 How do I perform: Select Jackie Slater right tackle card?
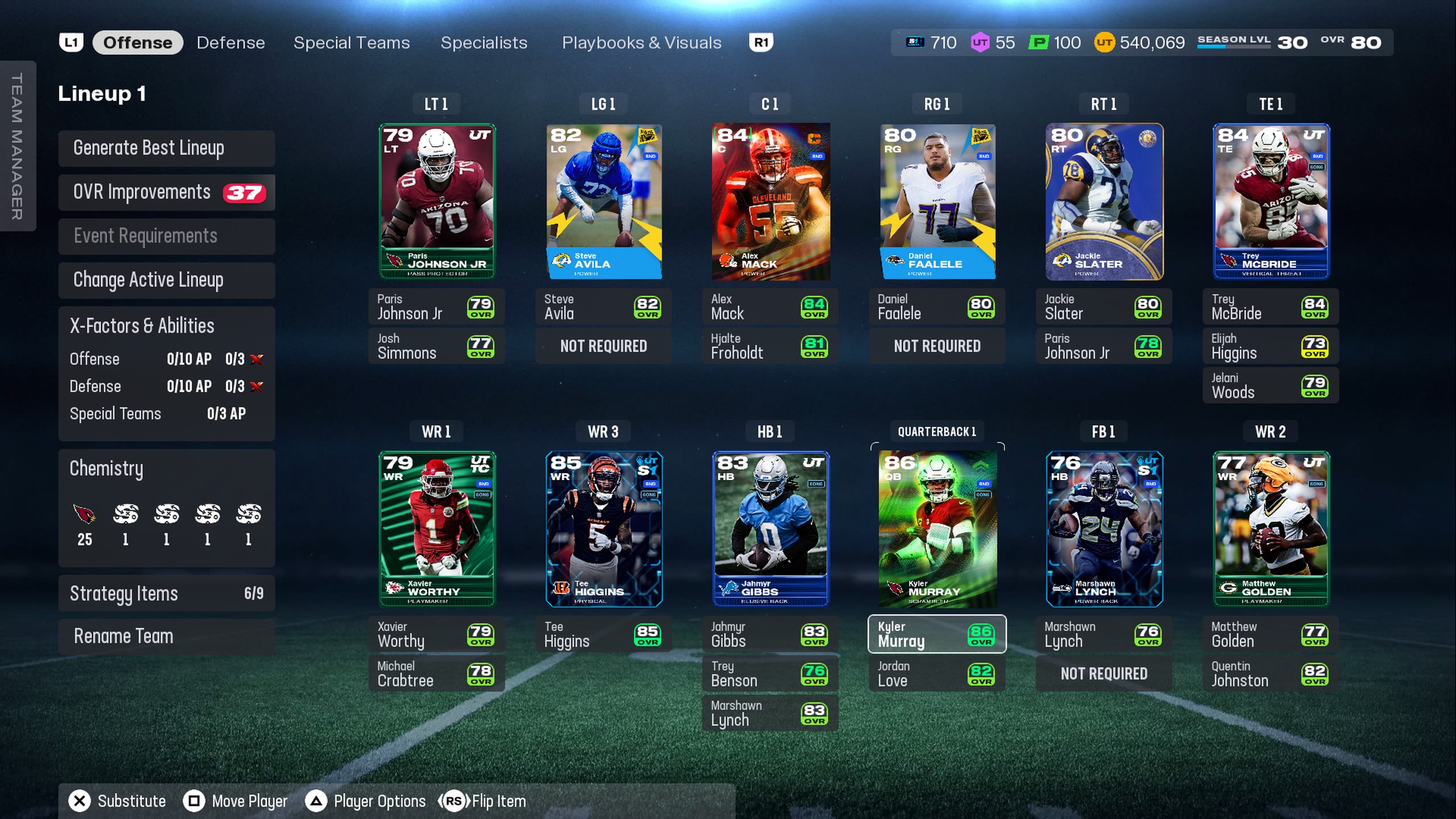coord(1104,201)
